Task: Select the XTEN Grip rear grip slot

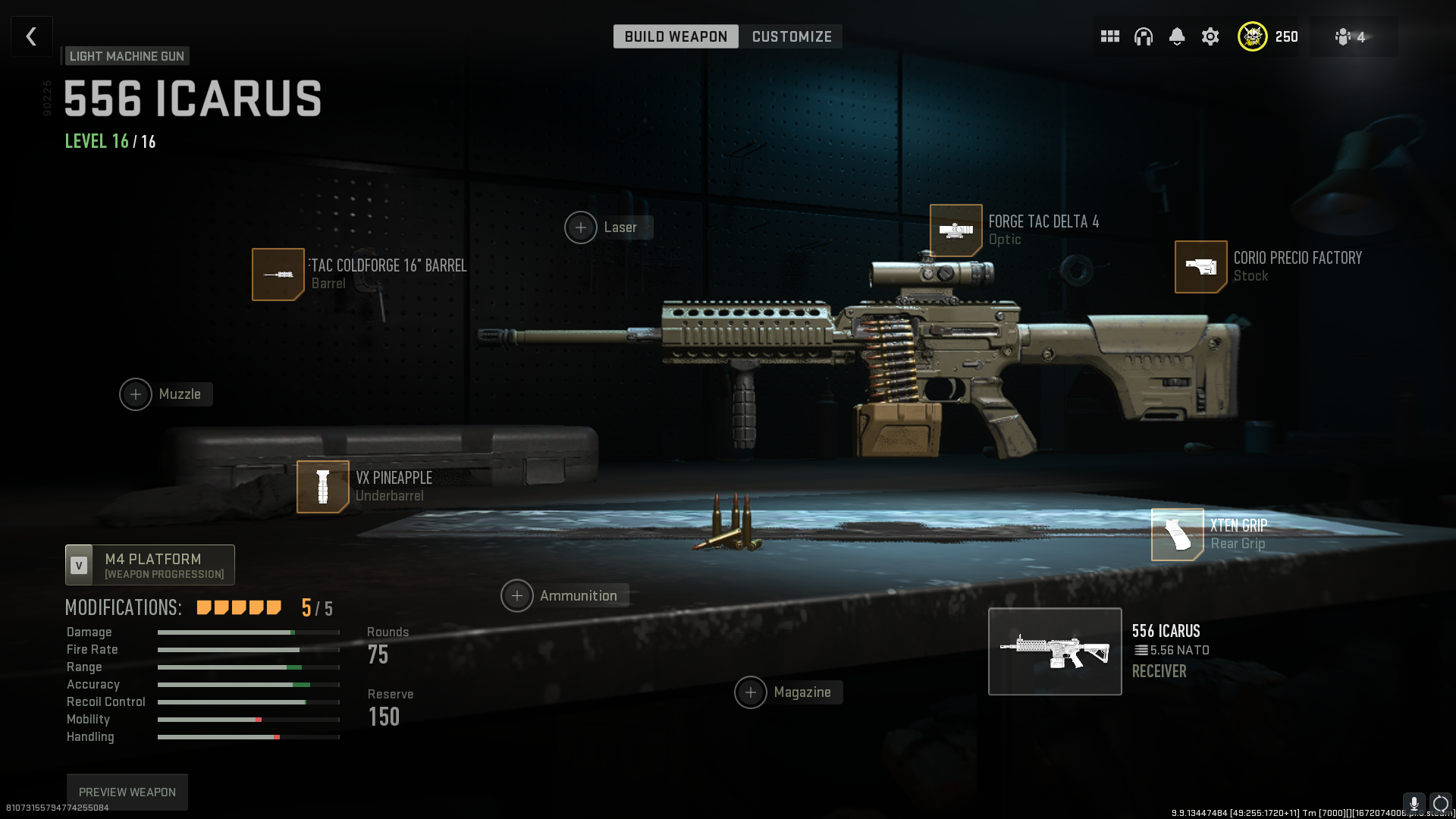Action: coord(1177,535)
